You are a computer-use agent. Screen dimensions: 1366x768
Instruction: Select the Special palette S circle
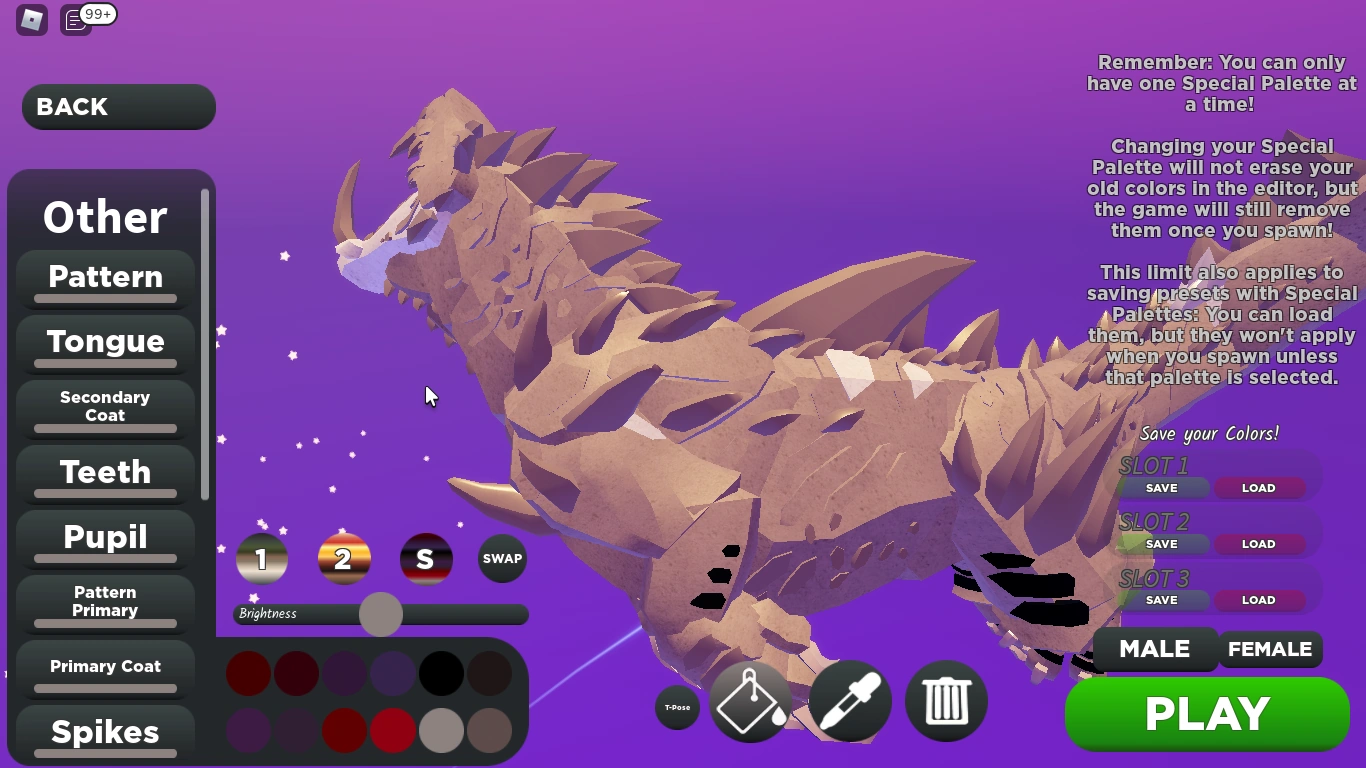pos(426,559)
